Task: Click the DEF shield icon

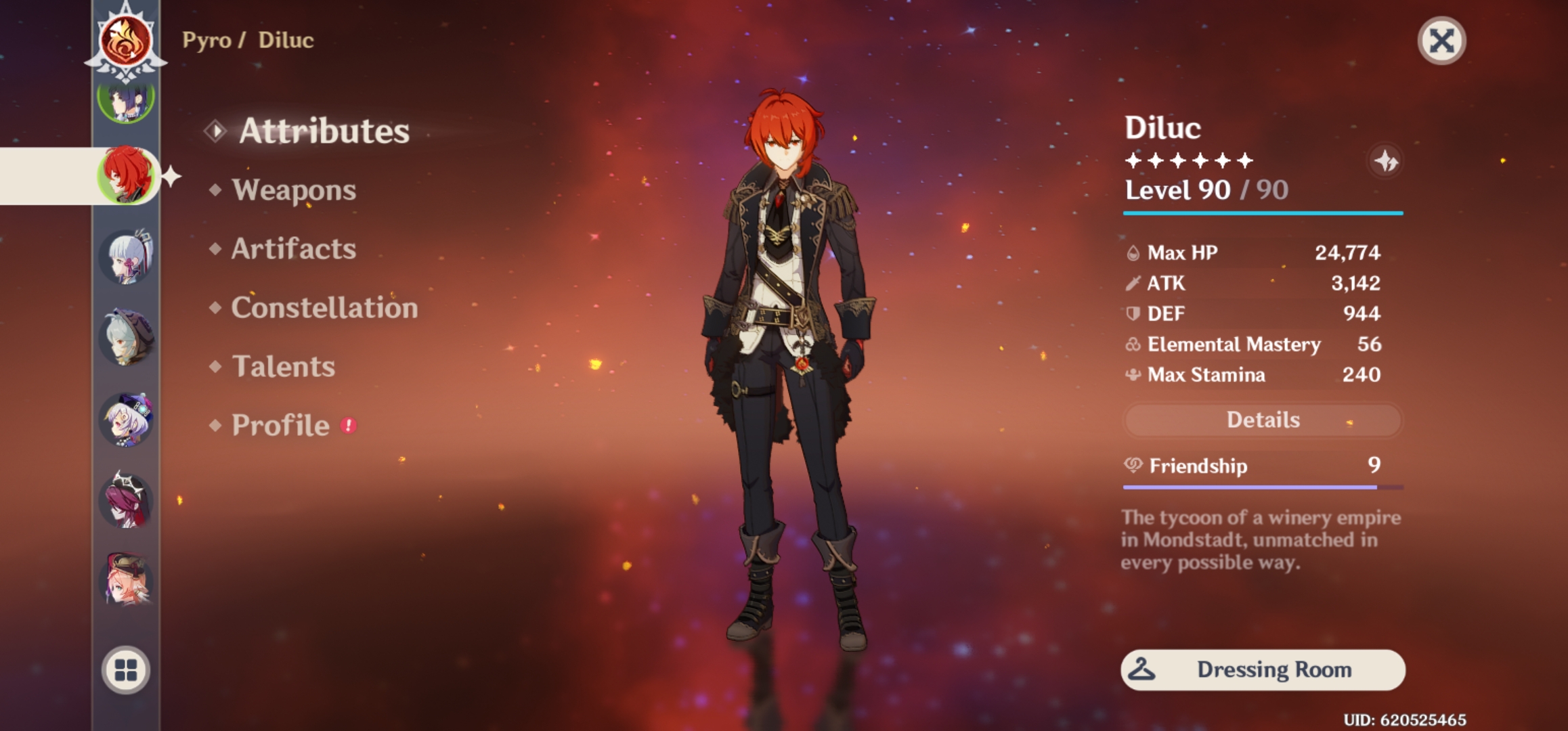Action: tap(1132, 314)
